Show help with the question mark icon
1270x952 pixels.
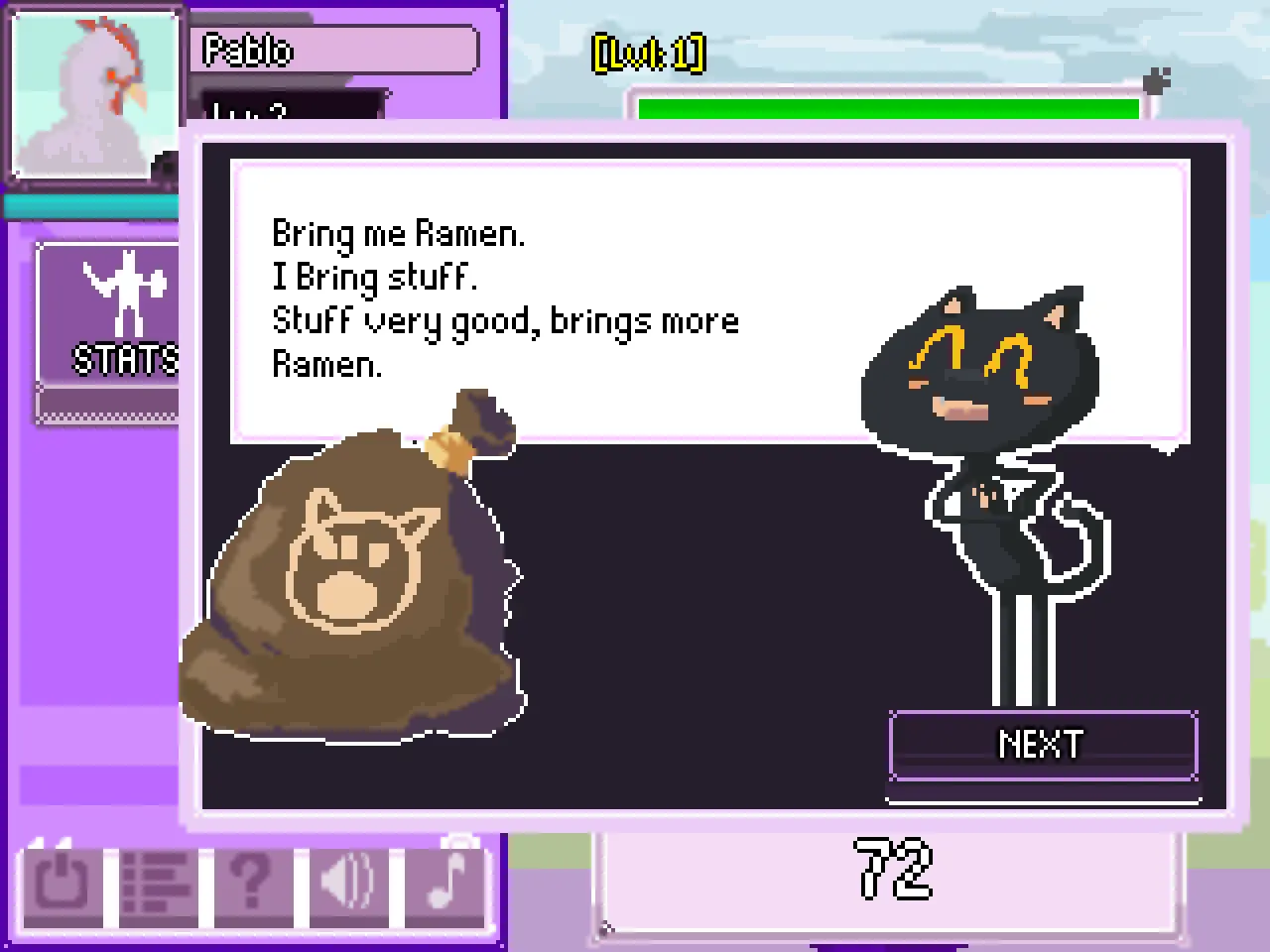(x=252, y=882)
